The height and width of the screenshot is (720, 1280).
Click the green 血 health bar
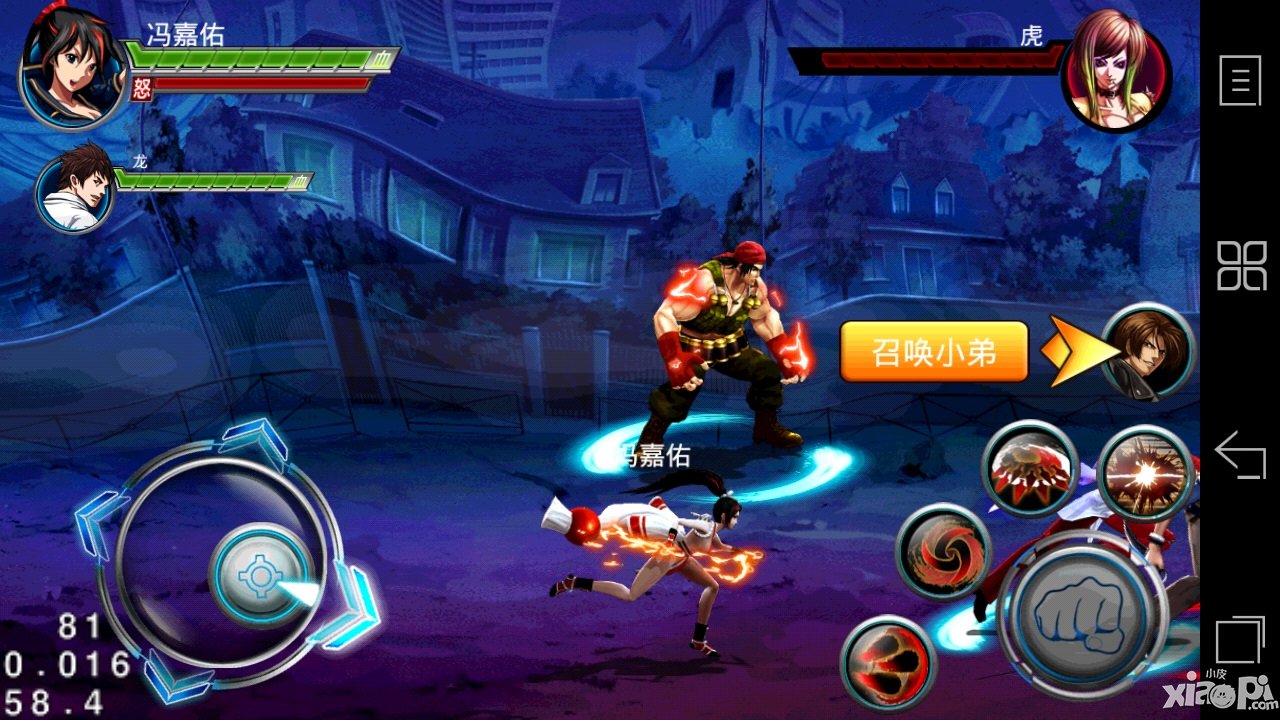(260, 55)
